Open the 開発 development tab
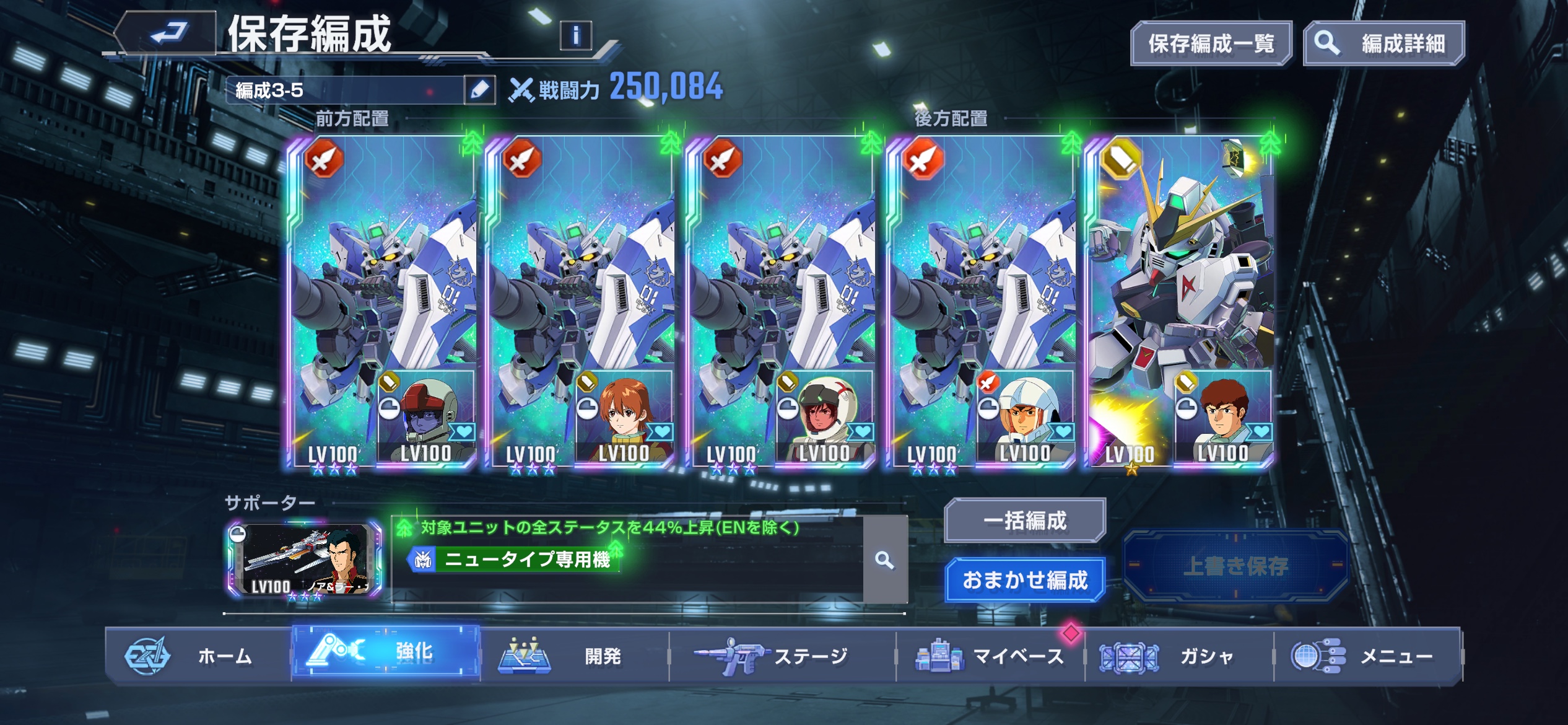 [x=575, y=656]
